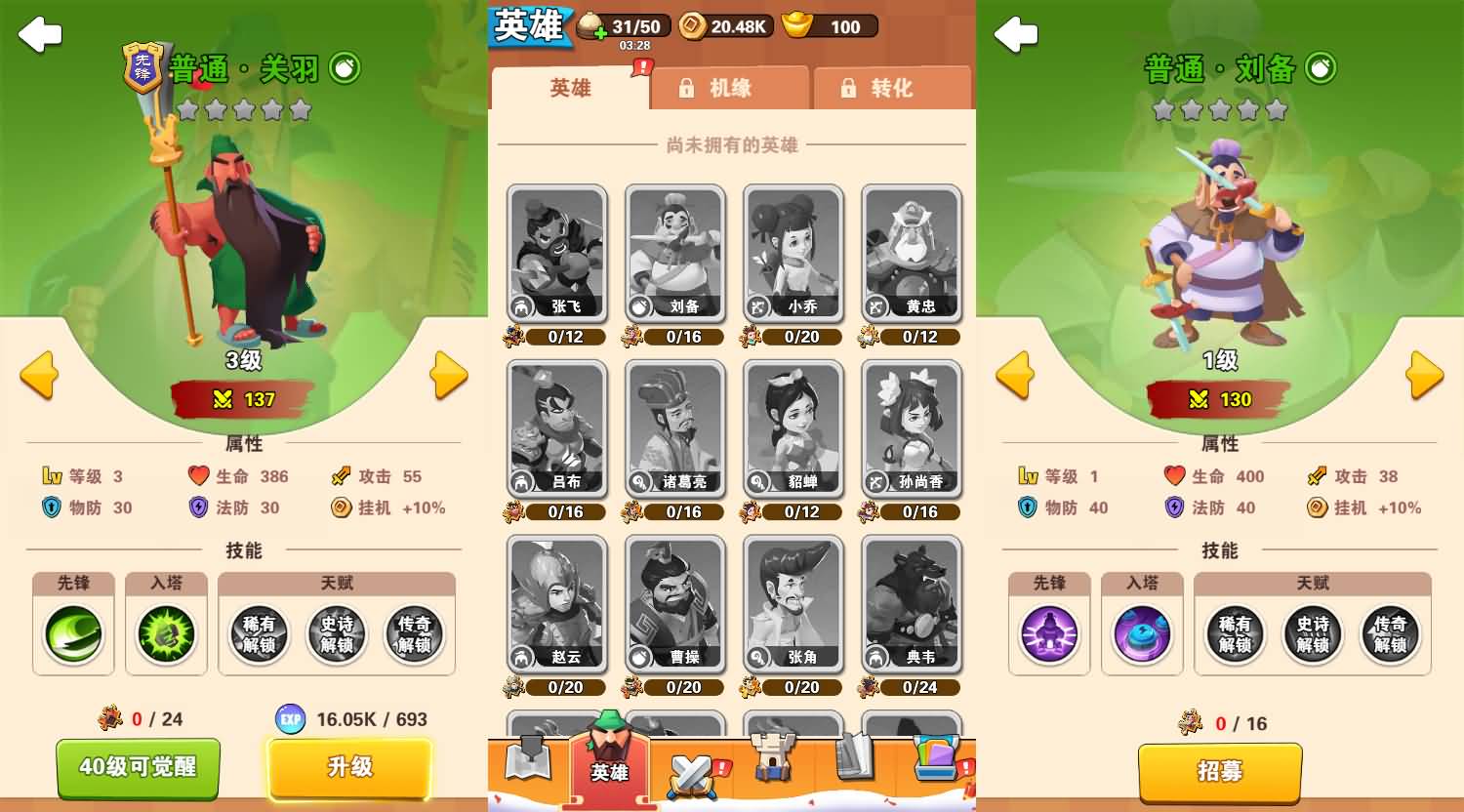The height and width of the screenshot is (812, 1464).
Task: Switch to the locked 机缘 tab
Action: pyautogui.click(x=730, y=88)
